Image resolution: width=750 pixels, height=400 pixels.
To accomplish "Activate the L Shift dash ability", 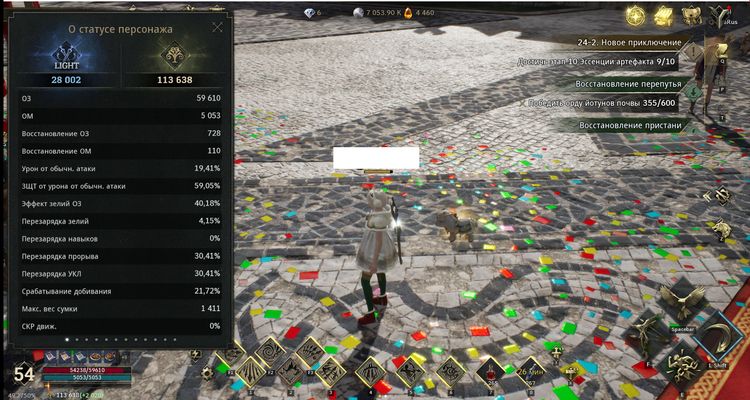I will tap(718, 342).
